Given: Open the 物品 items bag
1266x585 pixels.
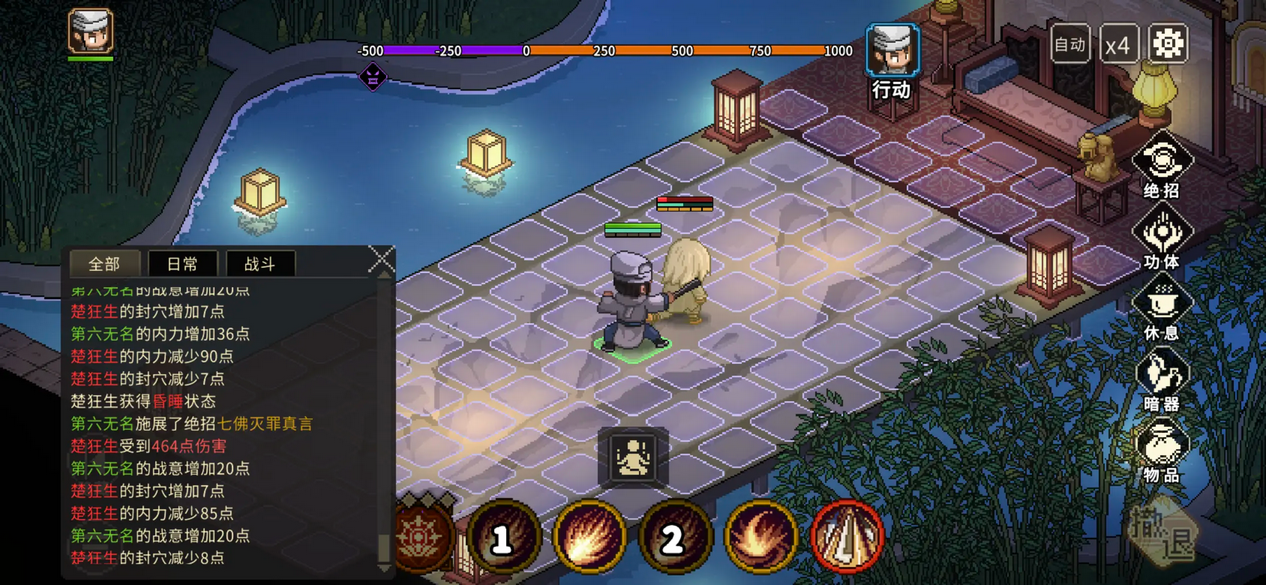Looking at the screenshot, I should point(1161,452).
